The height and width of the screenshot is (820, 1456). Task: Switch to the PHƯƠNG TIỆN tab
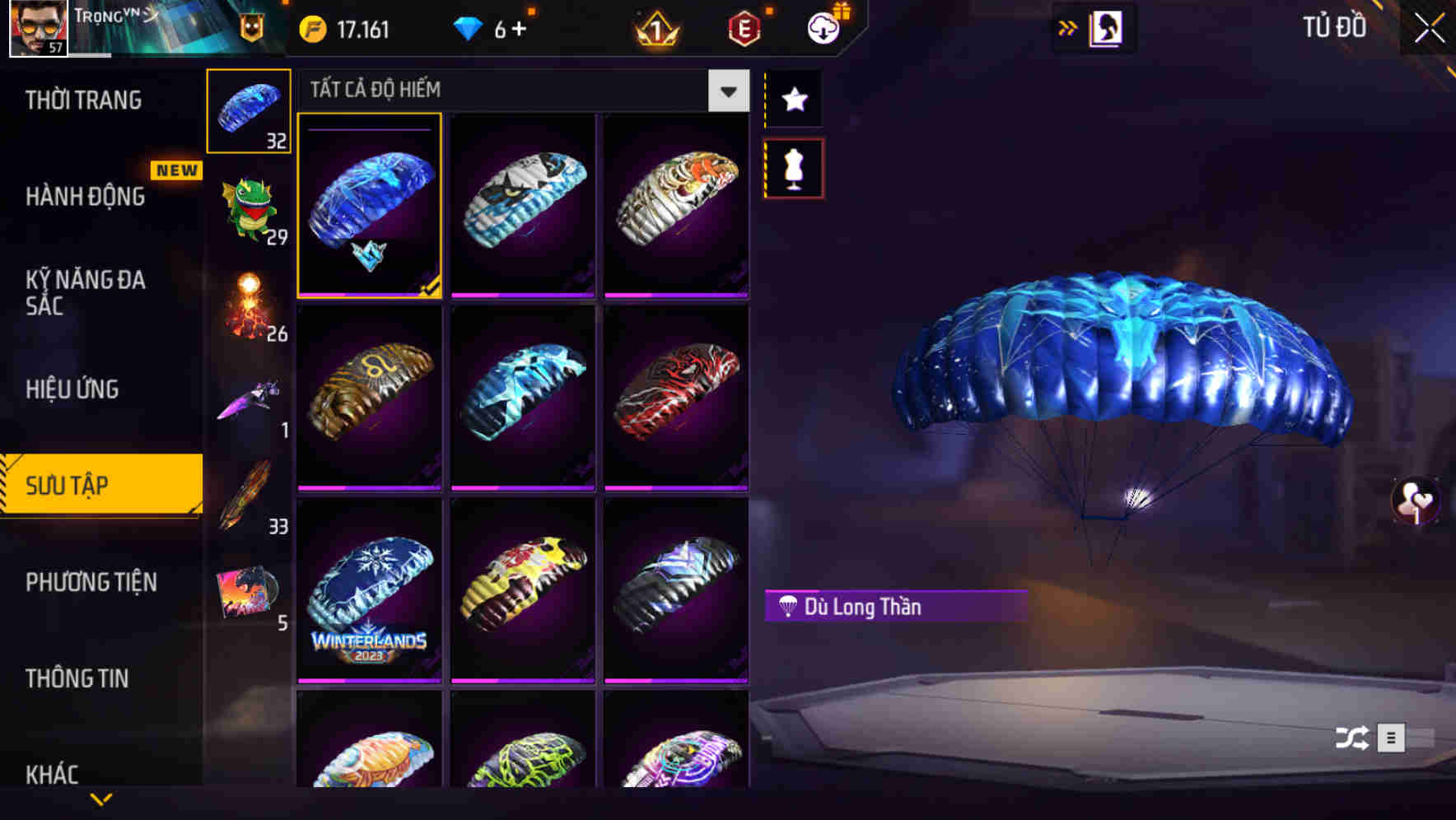[91, 582]
